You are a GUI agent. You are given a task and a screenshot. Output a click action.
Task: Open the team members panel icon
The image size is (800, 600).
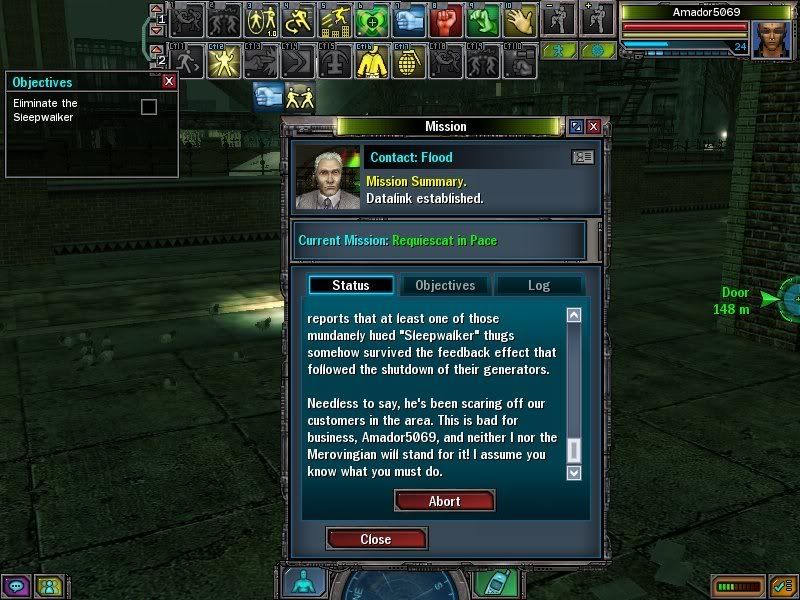47,586
